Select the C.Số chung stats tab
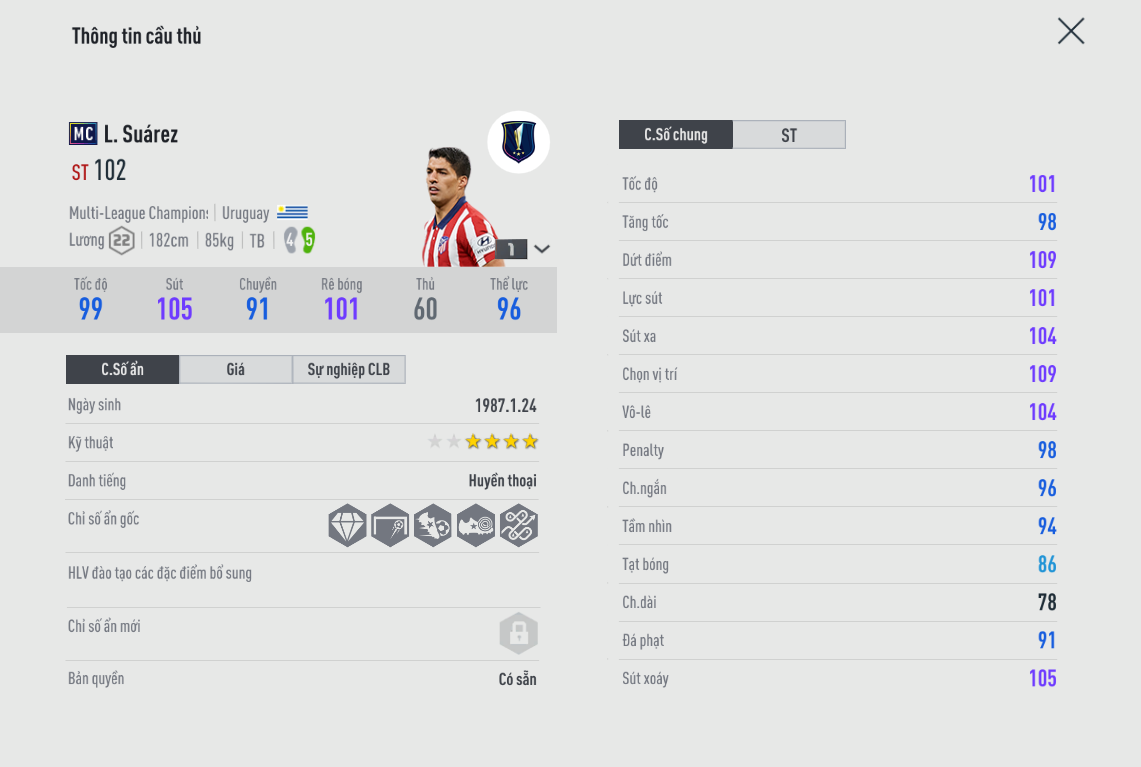This screenshot has width=1141, height=767. click(x=676, y=135)
